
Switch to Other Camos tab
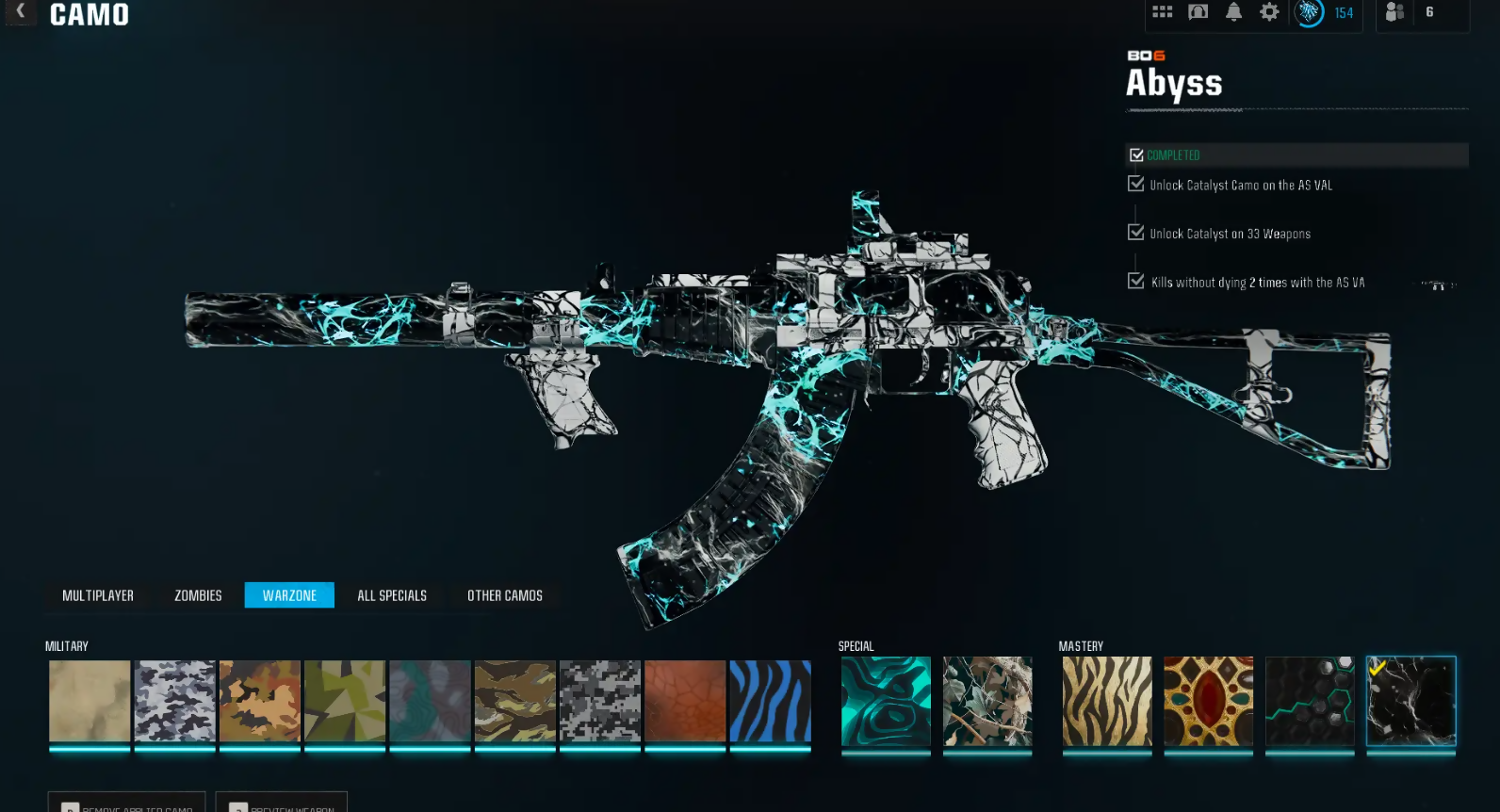(x=505, y=595)
